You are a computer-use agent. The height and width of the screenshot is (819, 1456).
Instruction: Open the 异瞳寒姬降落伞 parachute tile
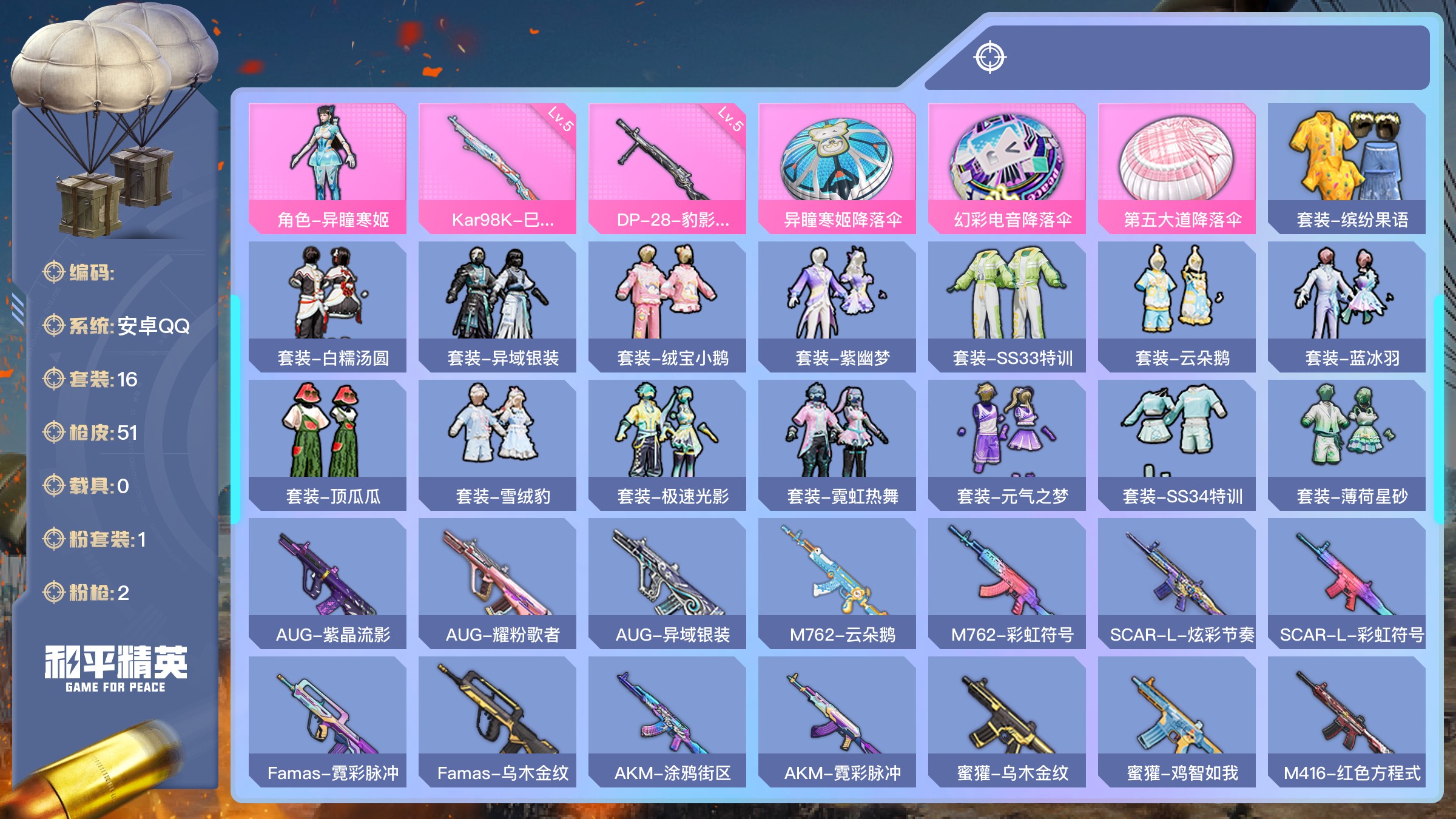click(x=837, y=168)
